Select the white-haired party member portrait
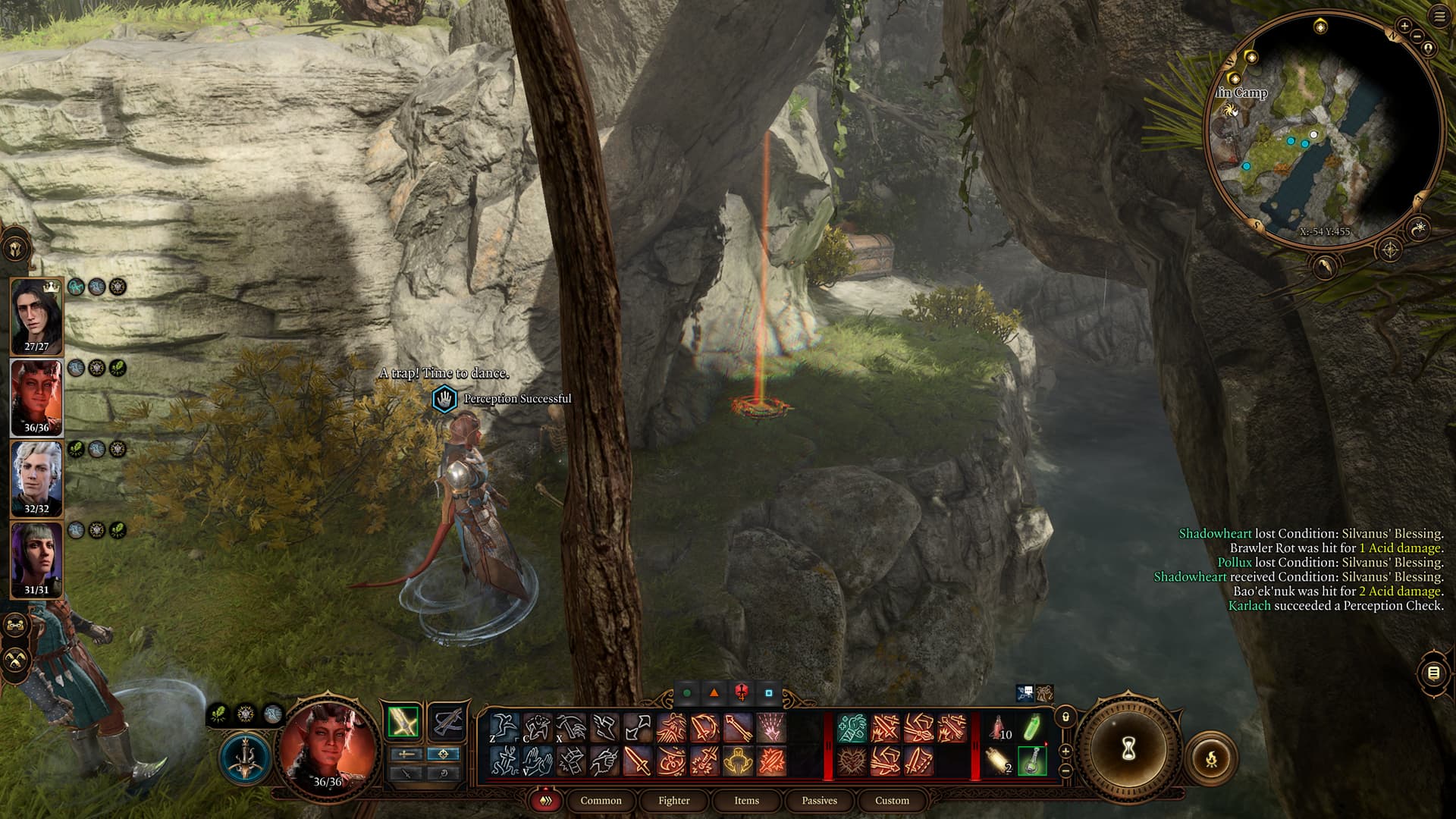The width and height of the screenshot is (1456, 819). tap(36, 478)
